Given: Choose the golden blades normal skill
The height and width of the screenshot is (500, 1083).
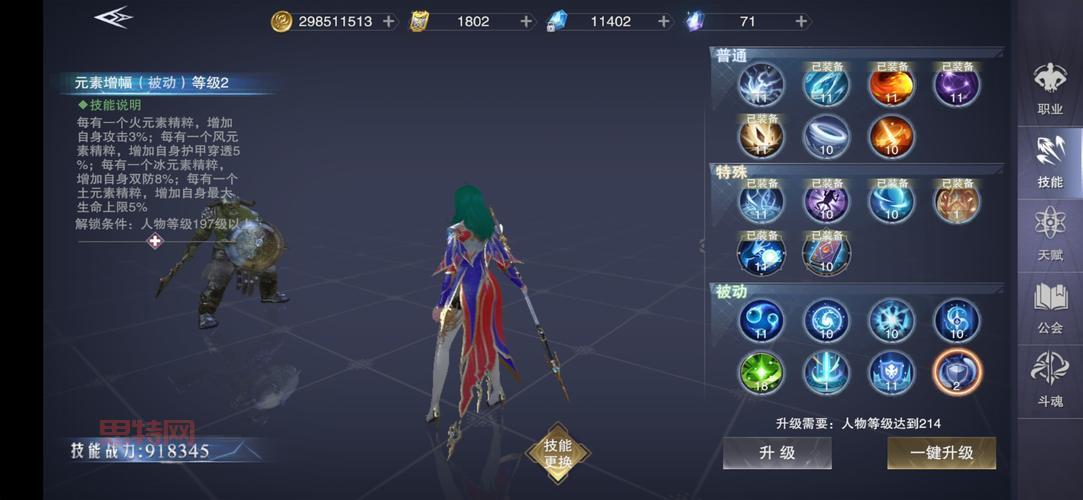Looking at the screenshot, I should click(x=761, y=136).
